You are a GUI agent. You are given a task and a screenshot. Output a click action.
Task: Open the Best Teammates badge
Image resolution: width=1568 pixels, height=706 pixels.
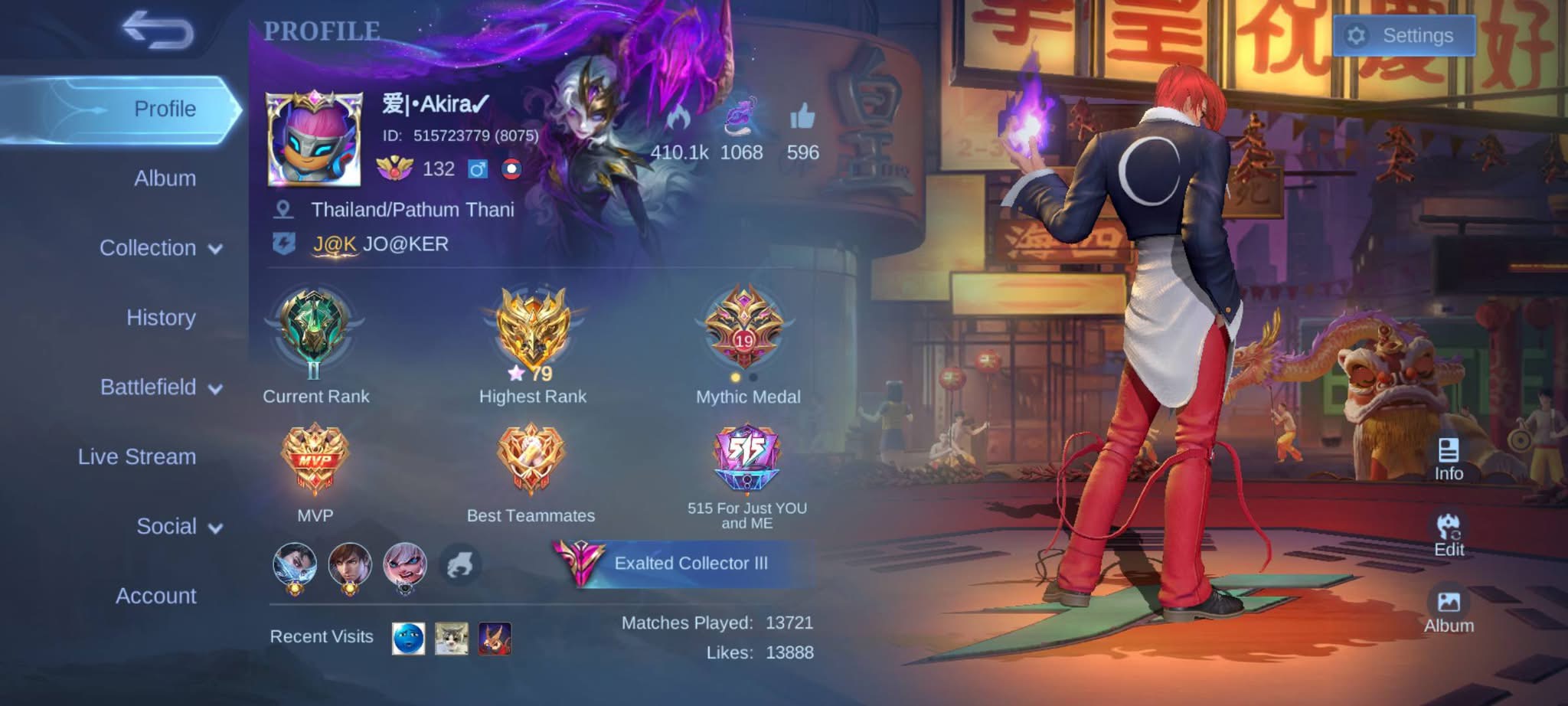531,459
